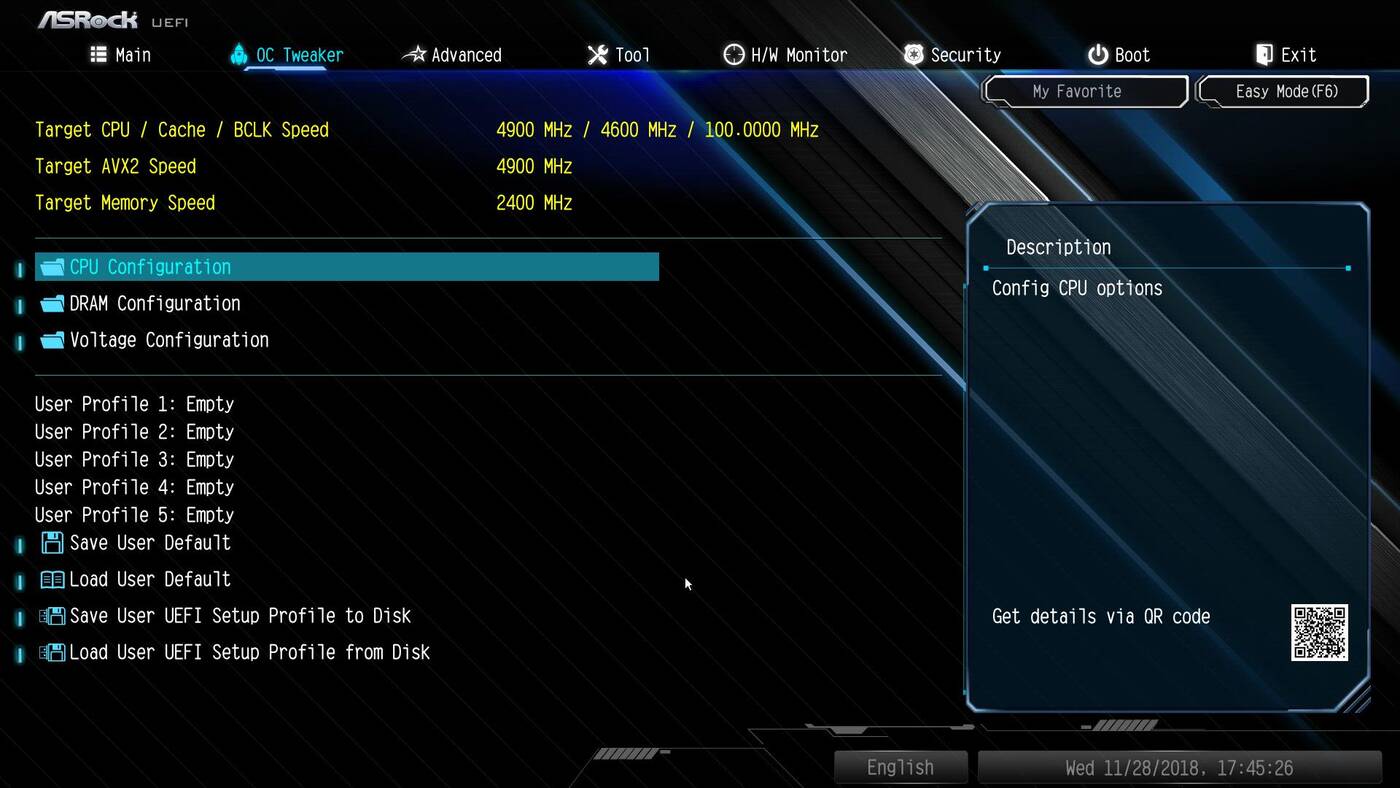Load User UEFI Setup Profile from Disk
1400x788 pixels.
(x=248, y=652)
